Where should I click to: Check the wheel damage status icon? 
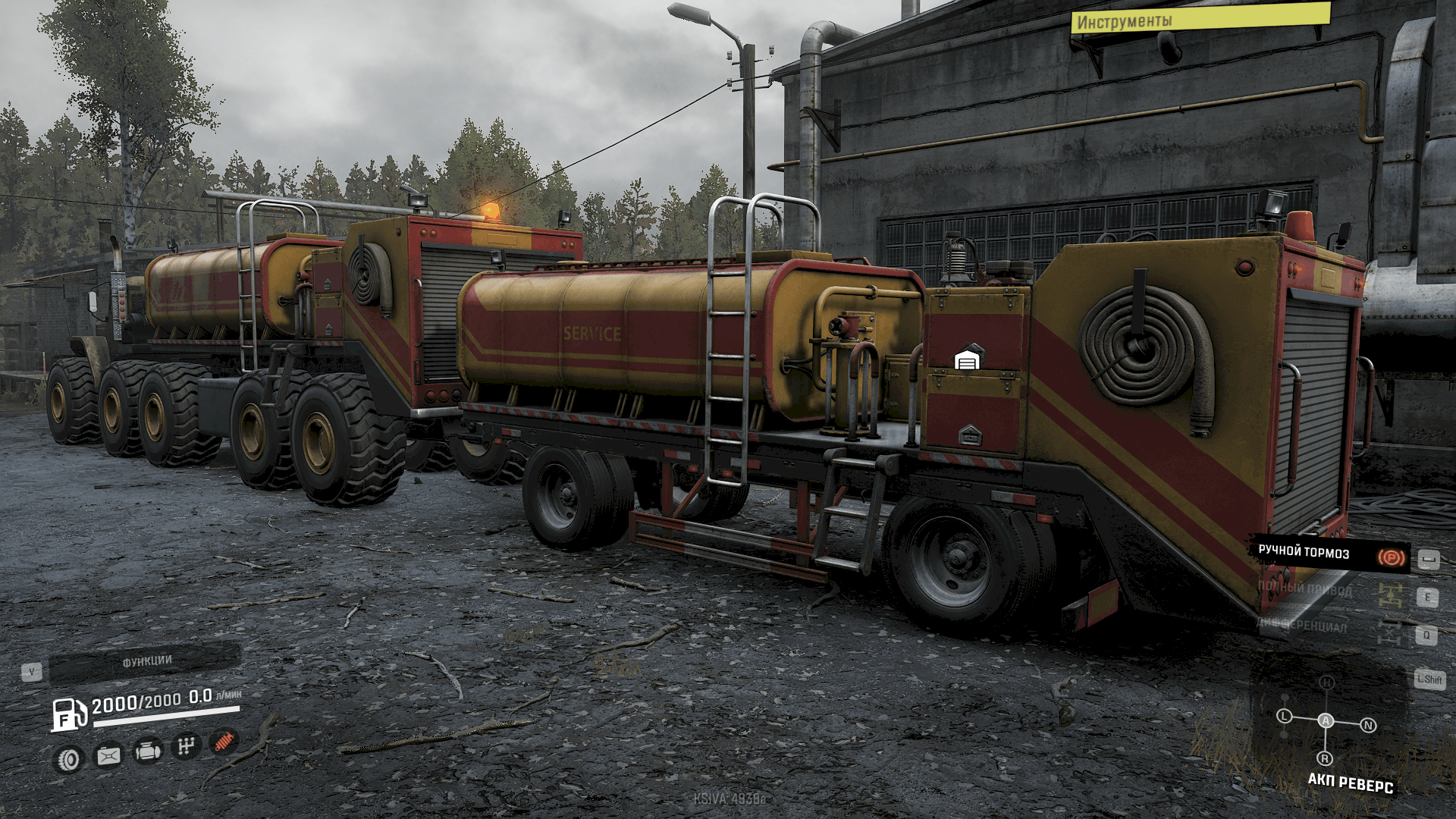[69, 759]
